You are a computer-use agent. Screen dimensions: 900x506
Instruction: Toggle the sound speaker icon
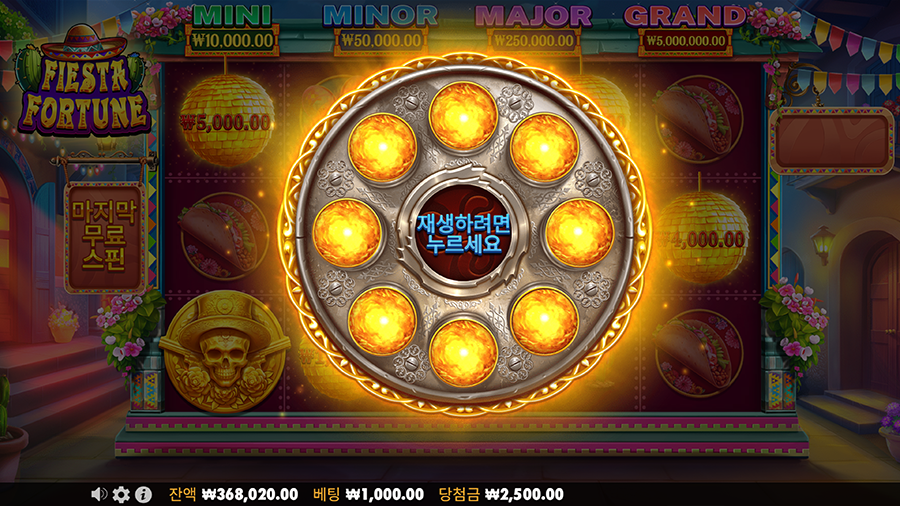point(99,494)
